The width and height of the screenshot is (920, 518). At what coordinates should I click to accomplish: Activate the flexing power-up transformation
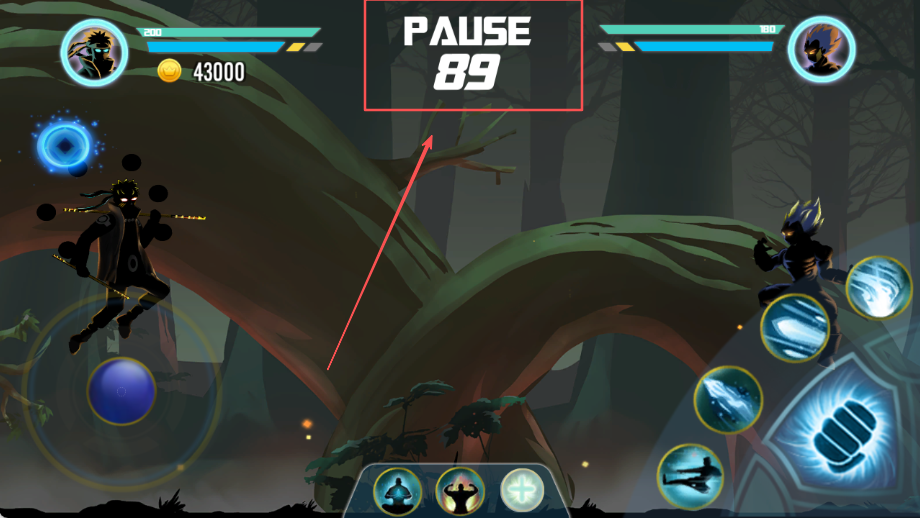[459, 491]
